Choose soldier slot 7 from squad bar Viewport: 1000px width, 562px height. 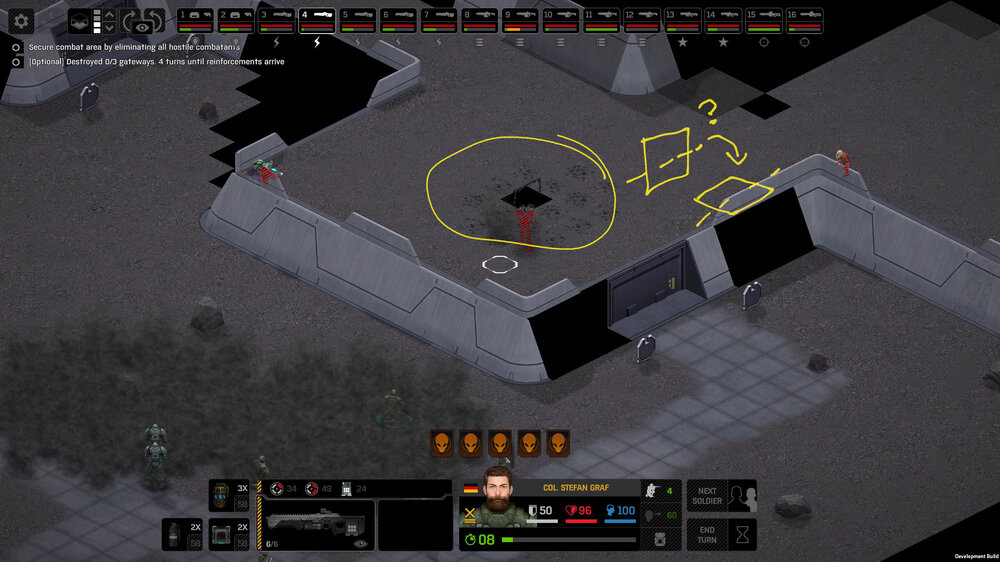(439, 19)
